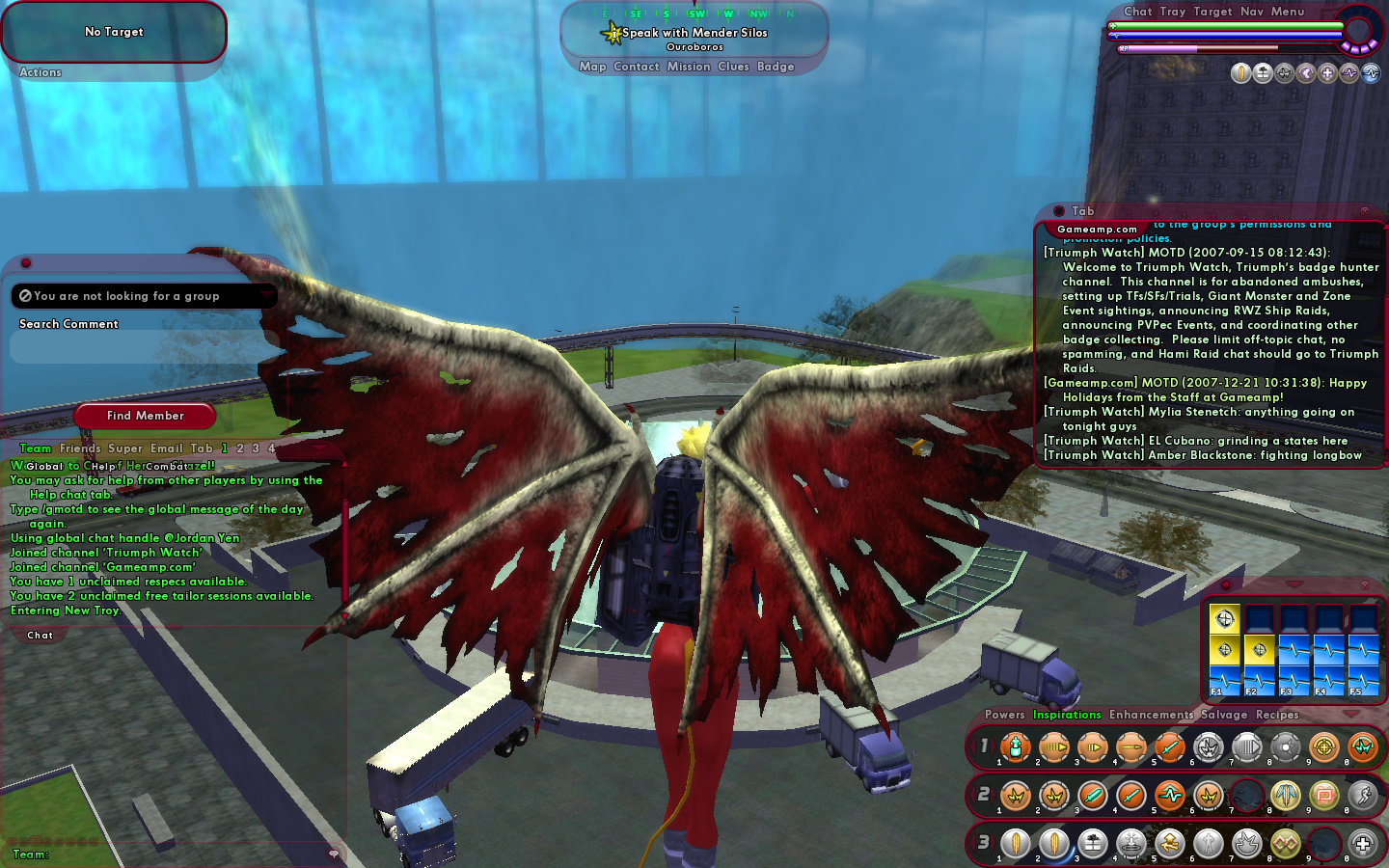Open the Menu from the top bar
1389x868 pixels.
tap(1287, 12)
